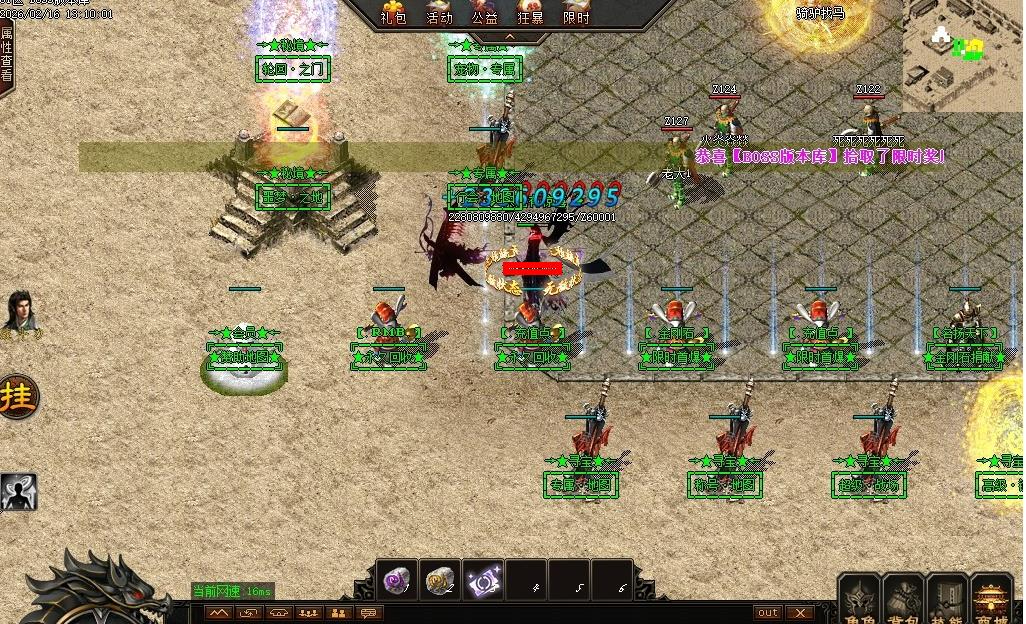Open the 限时 limited-time menu
The height and width of the screenshot is (624, 1026).
click(577, 12)
